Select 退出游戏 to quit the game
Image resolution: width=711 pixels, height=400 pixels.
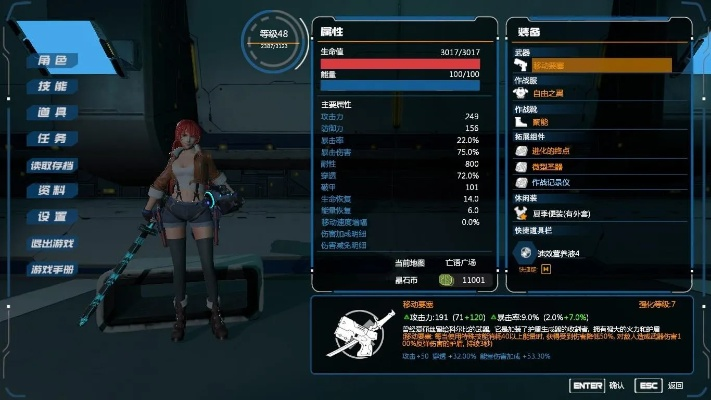point(52,243)
